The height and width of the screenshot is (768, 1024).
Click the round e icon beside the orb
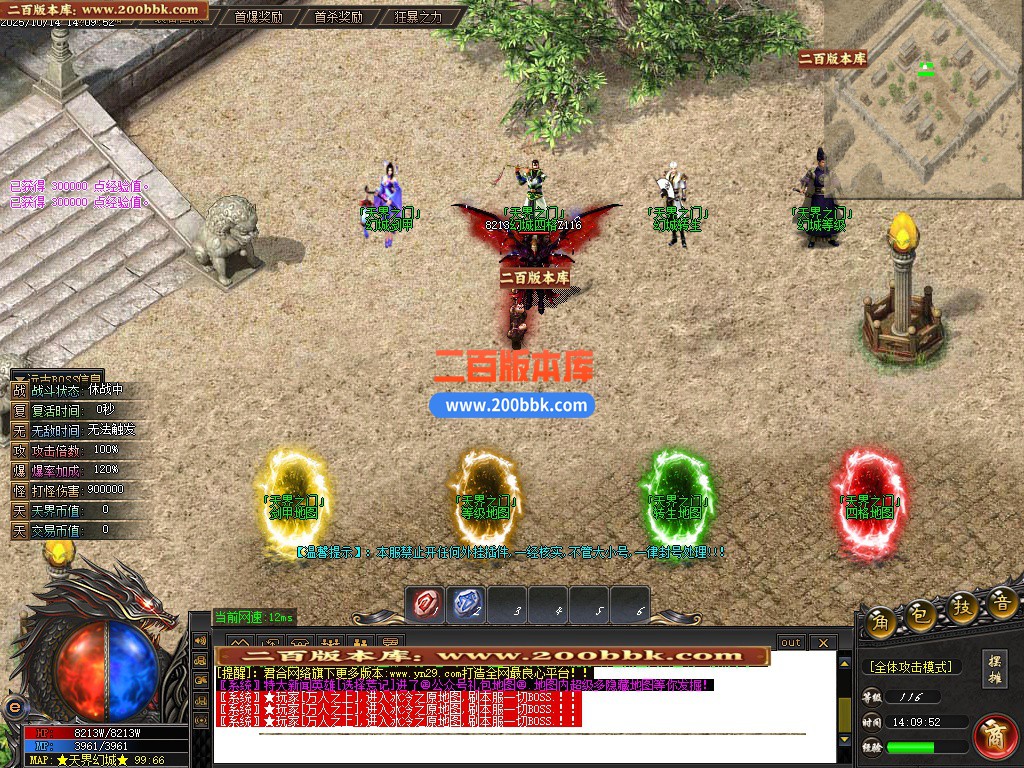(x=14, y=705)
